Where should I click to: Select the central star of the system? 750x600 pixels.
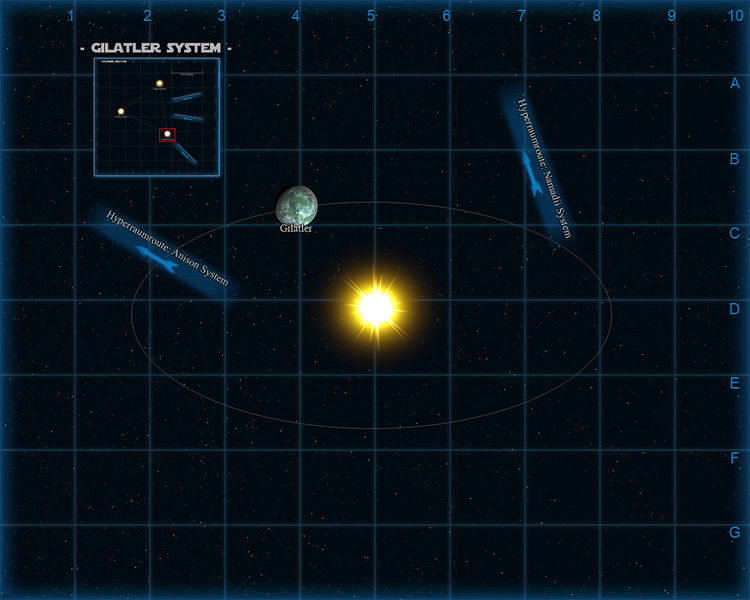pos(375,307)
